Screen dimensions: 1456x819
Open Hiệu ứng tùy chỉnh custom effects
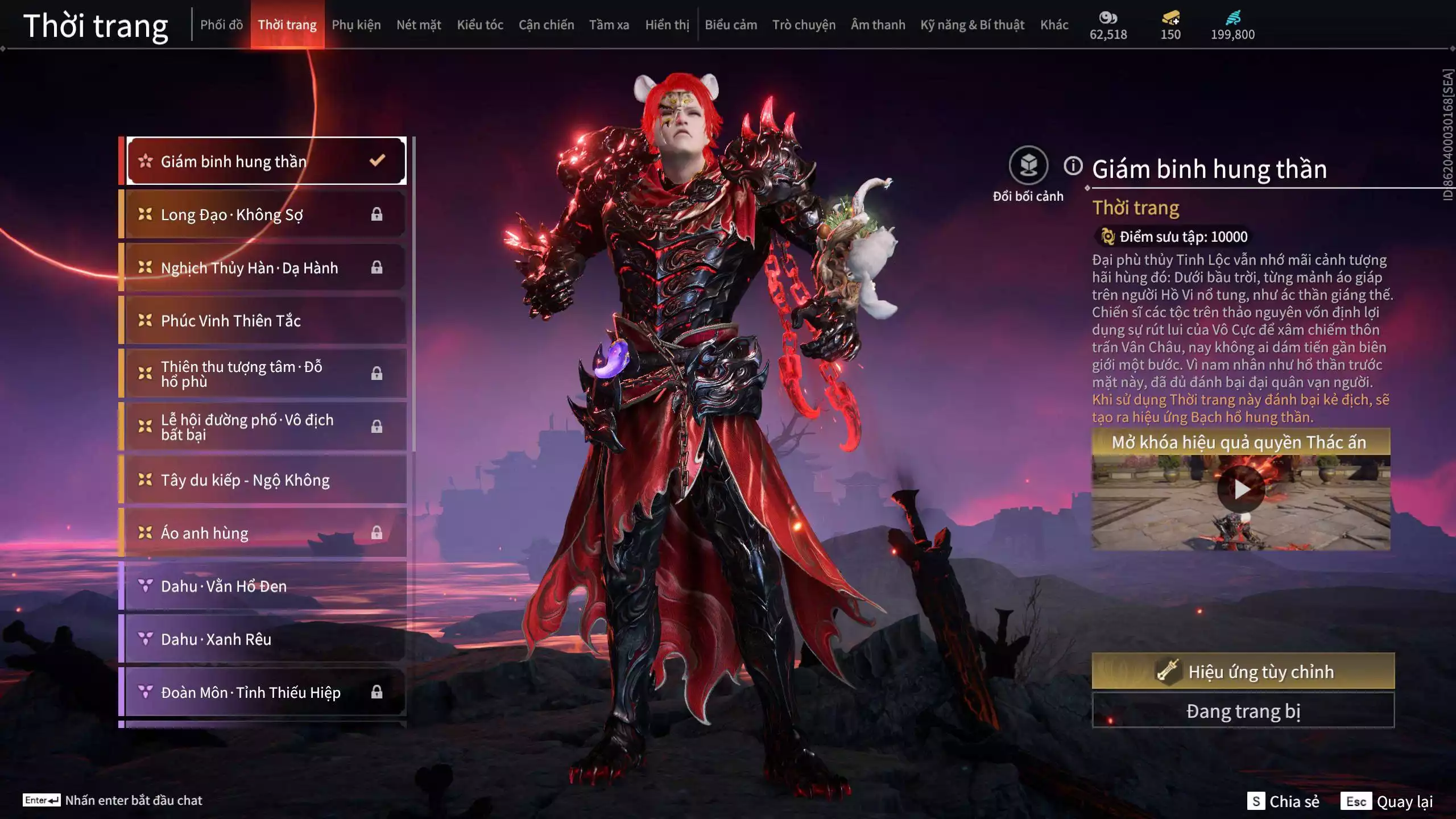1243,671
